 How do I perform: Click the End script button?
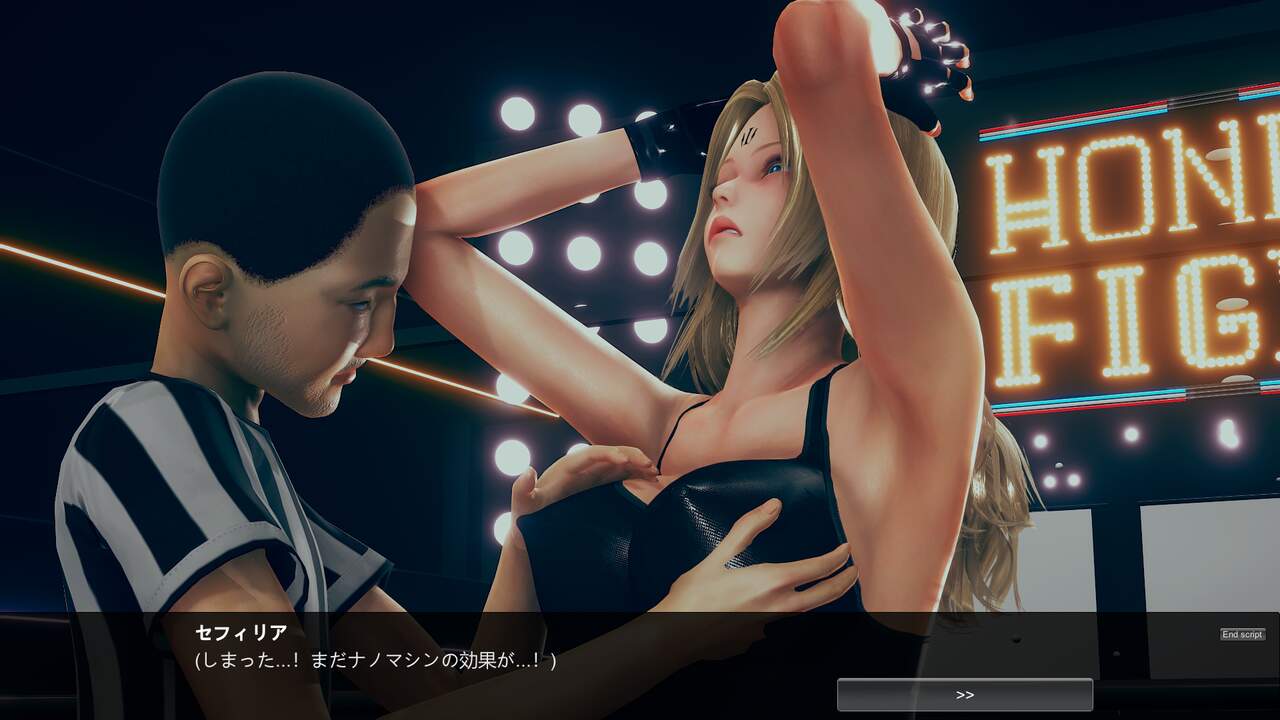[1242, 634]
